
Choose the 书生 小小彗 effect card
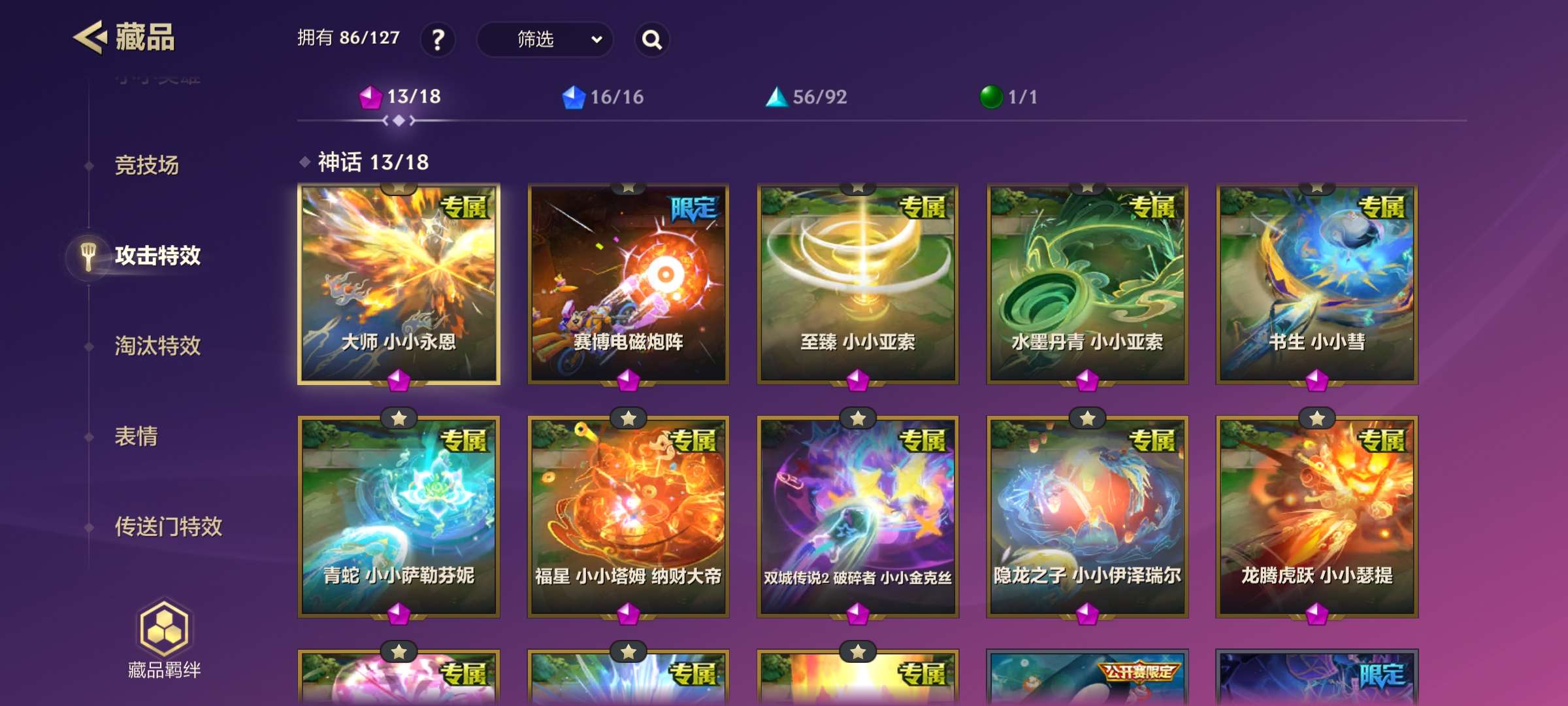(1316, 284)
